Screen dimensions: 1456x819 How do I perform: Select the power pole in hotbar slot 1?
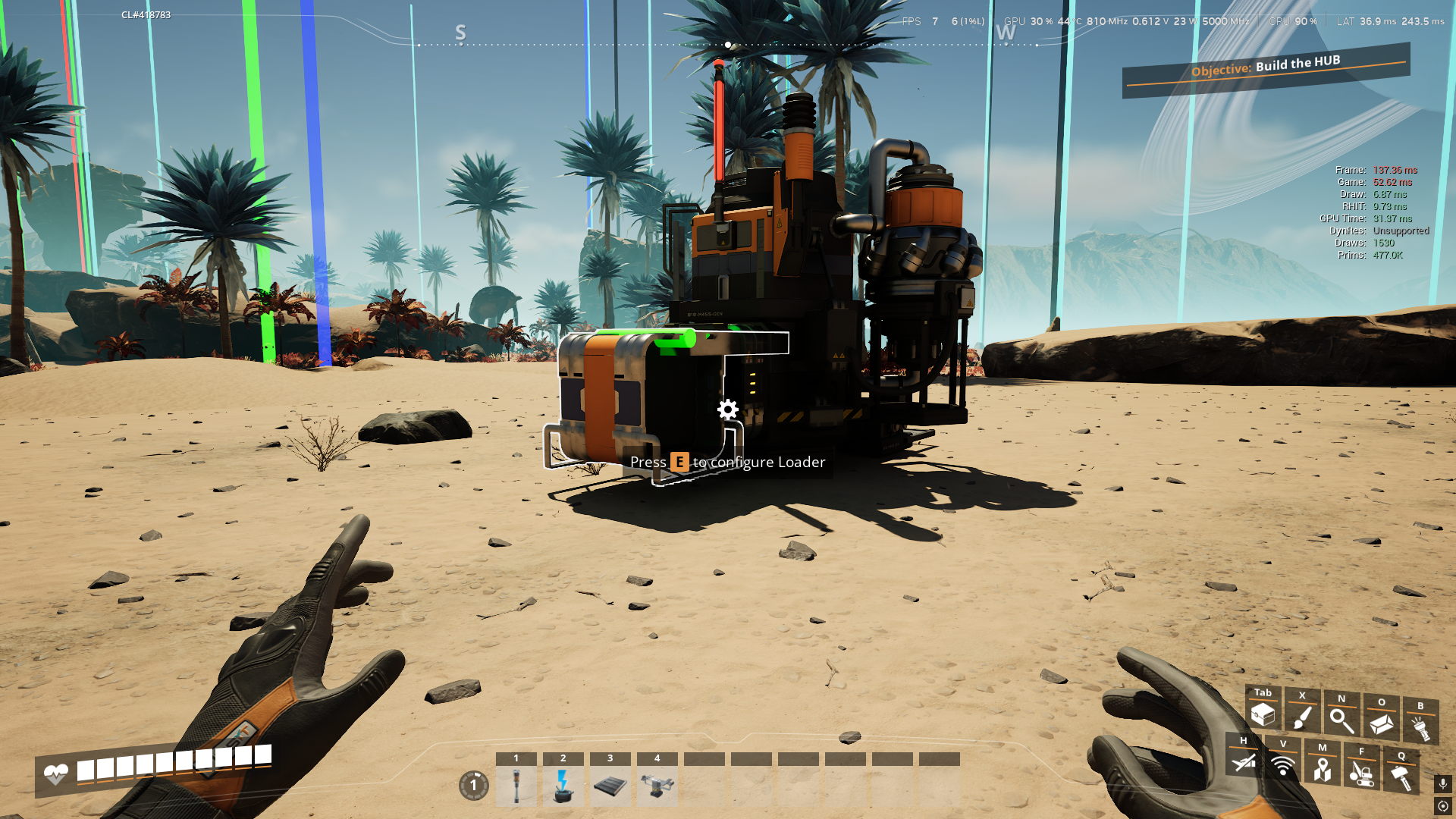(516, 786)
